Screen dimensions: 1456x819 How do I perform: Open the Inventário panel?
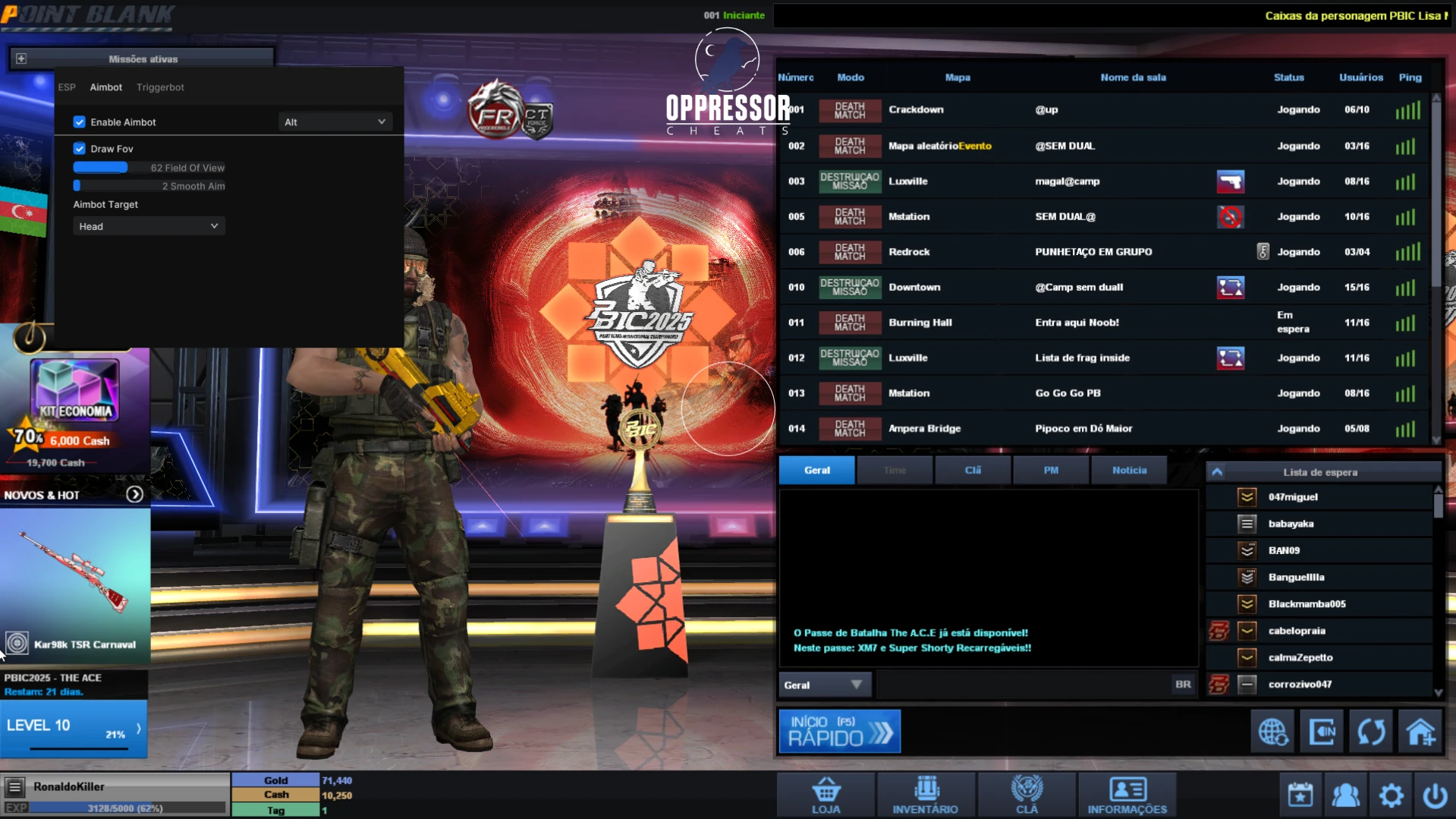[926, 794]
